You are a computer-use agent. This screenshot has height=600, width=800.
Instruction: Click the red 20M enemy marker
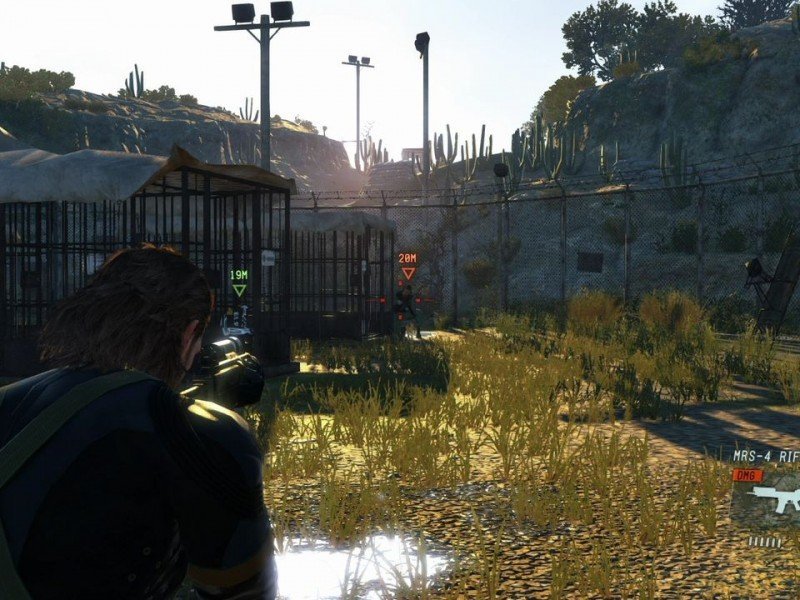[x=407, y=265]
